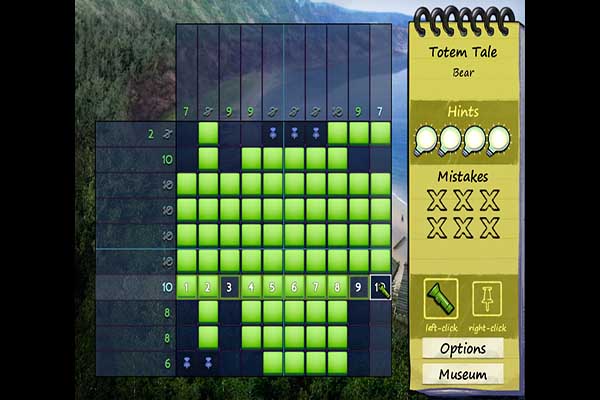Select the right-click pin tool
The height and width of the screenshot is (400, 600).
pyautogui.click(x=486, y=298)
